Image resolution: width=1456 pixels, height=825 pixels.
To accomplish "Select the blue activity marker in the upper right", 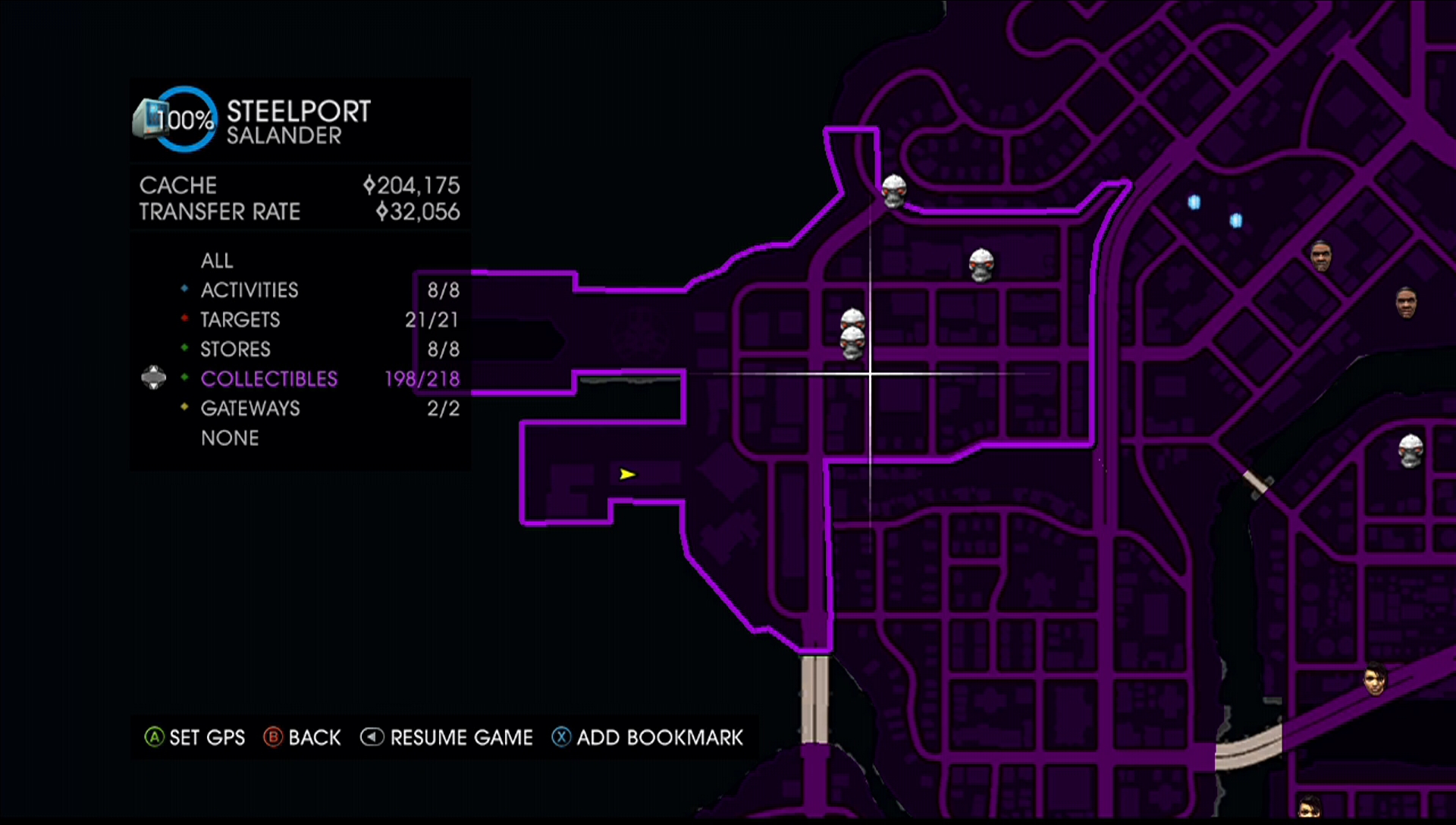I will pyautogui.click(x=1194, y=202).
